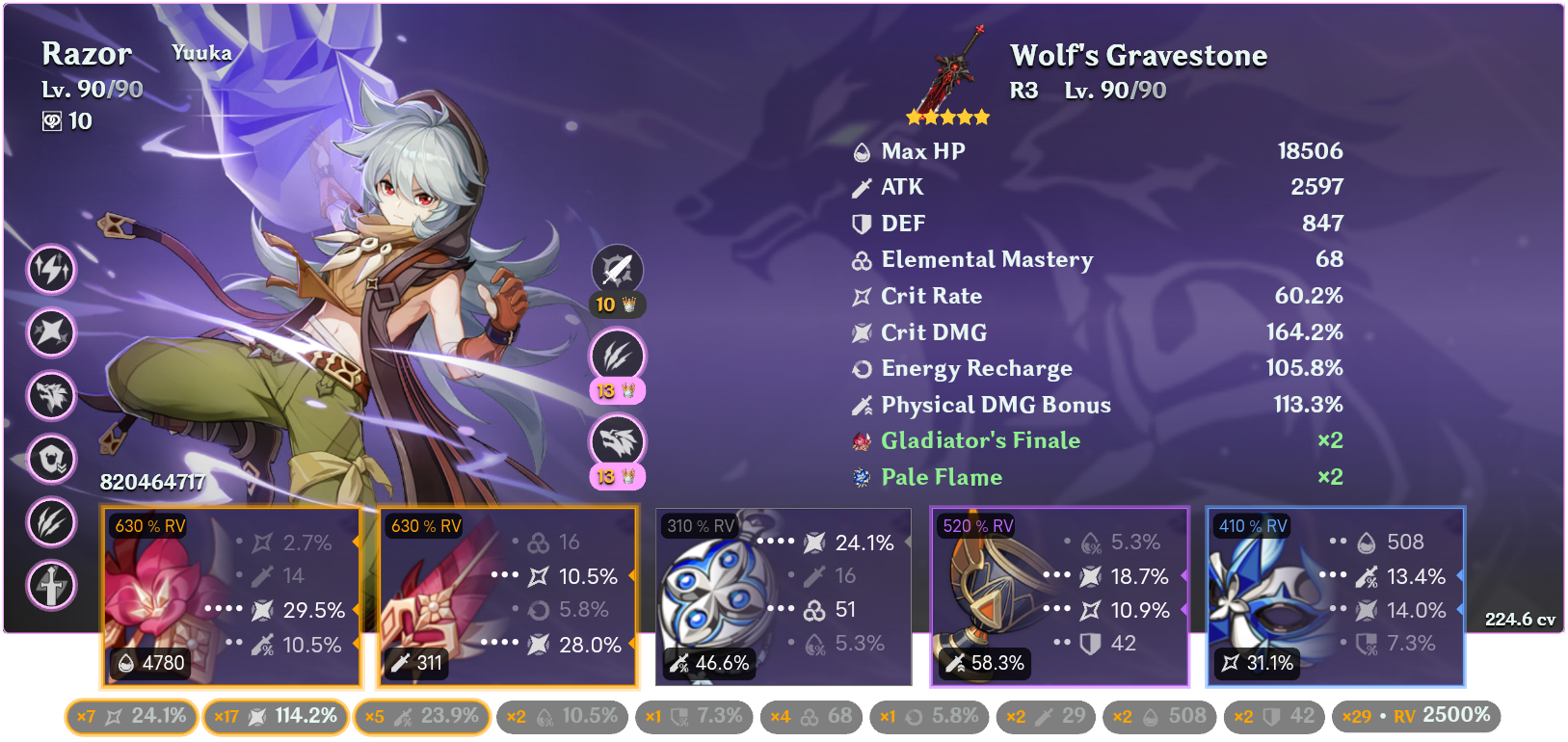The width and height of the screenshot is (1568, 742).
Task: Toggle the 520% RV badge on the sands artifact
Action: click(978, 526)
